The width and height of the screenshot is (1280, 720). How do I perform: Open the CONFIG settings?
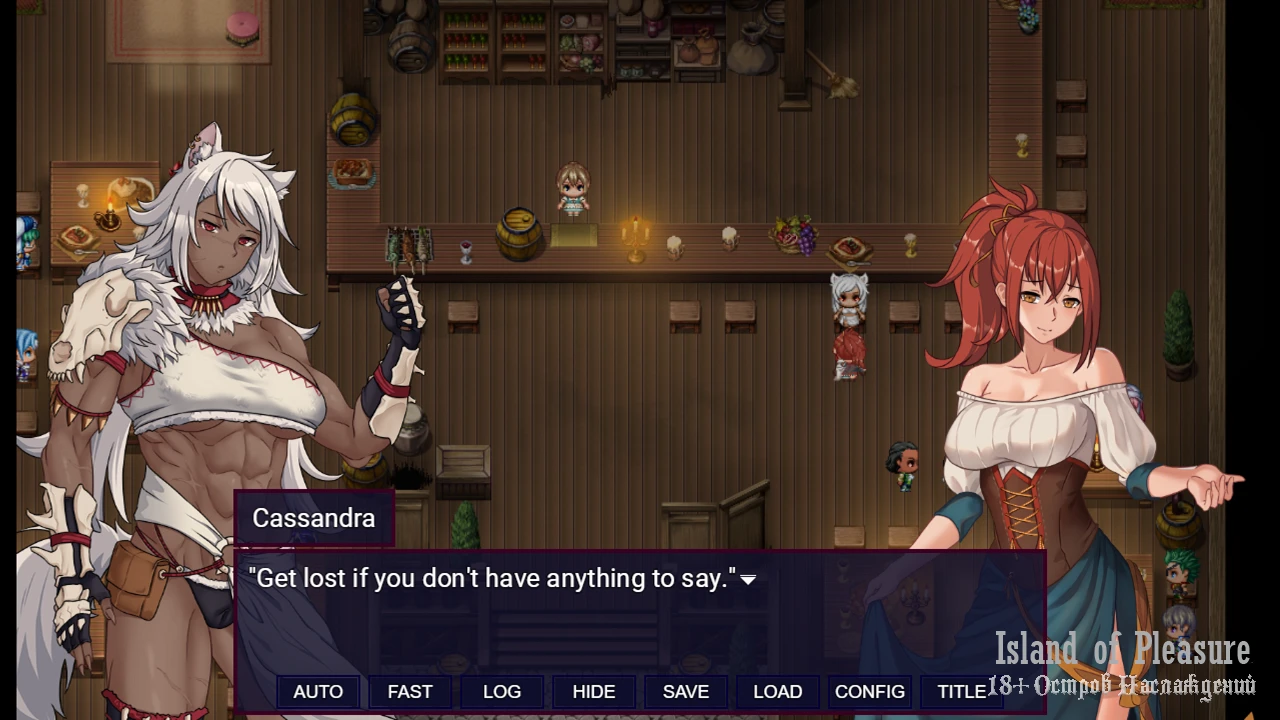point(870,692)
